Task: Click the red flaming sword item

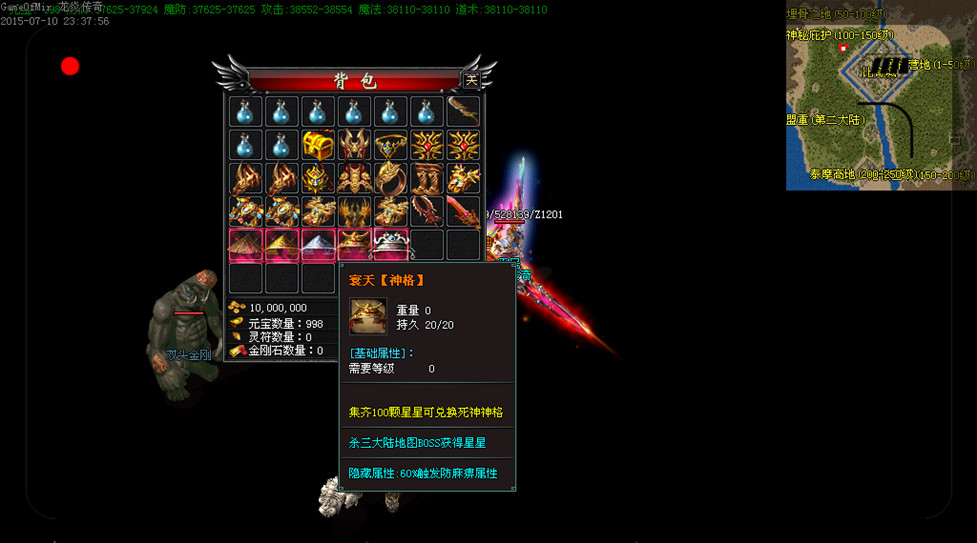Action: (463, 211)
